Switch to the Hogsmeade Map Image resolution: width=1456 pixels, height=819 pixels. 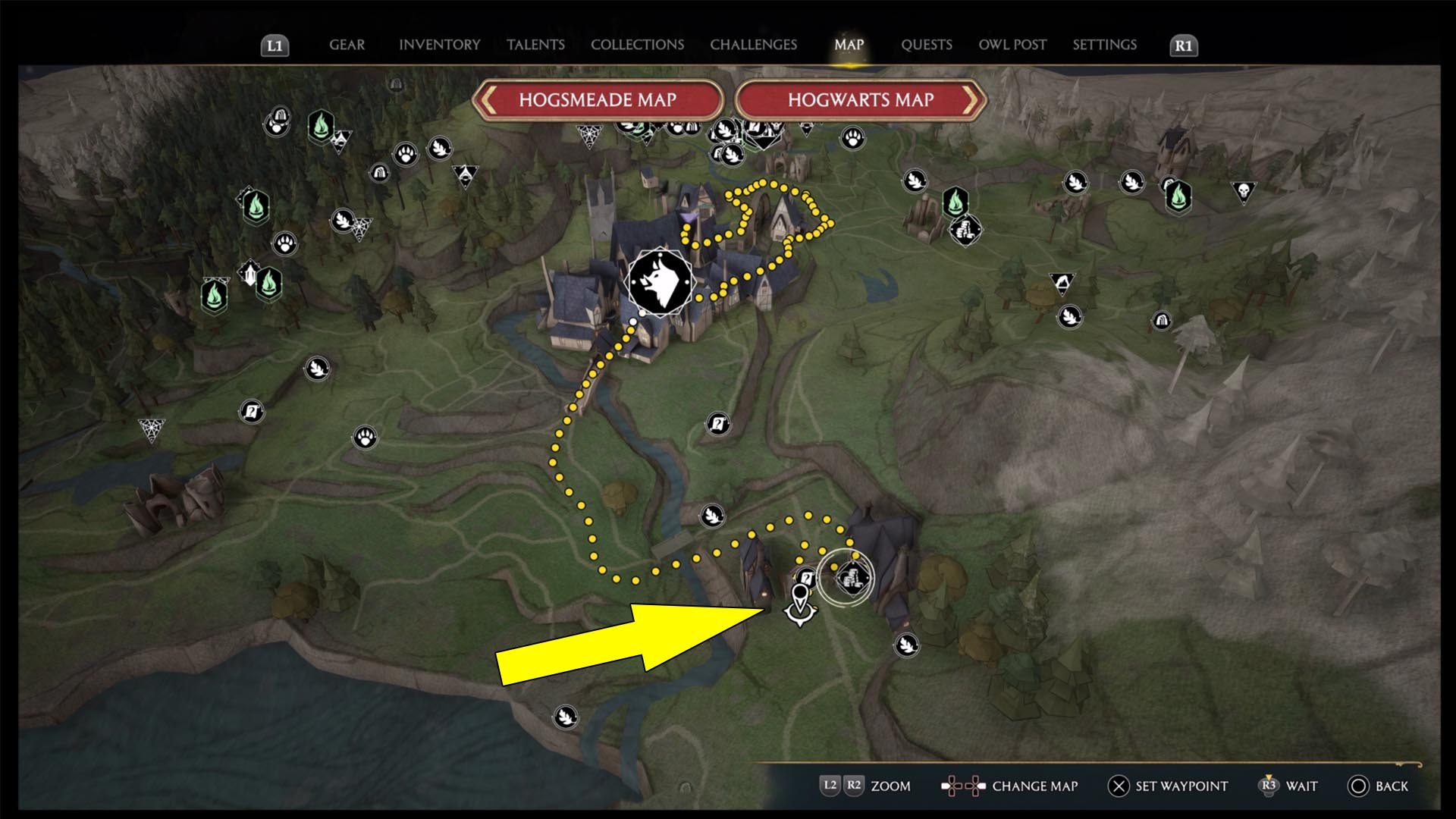click(x=598, y=100)
